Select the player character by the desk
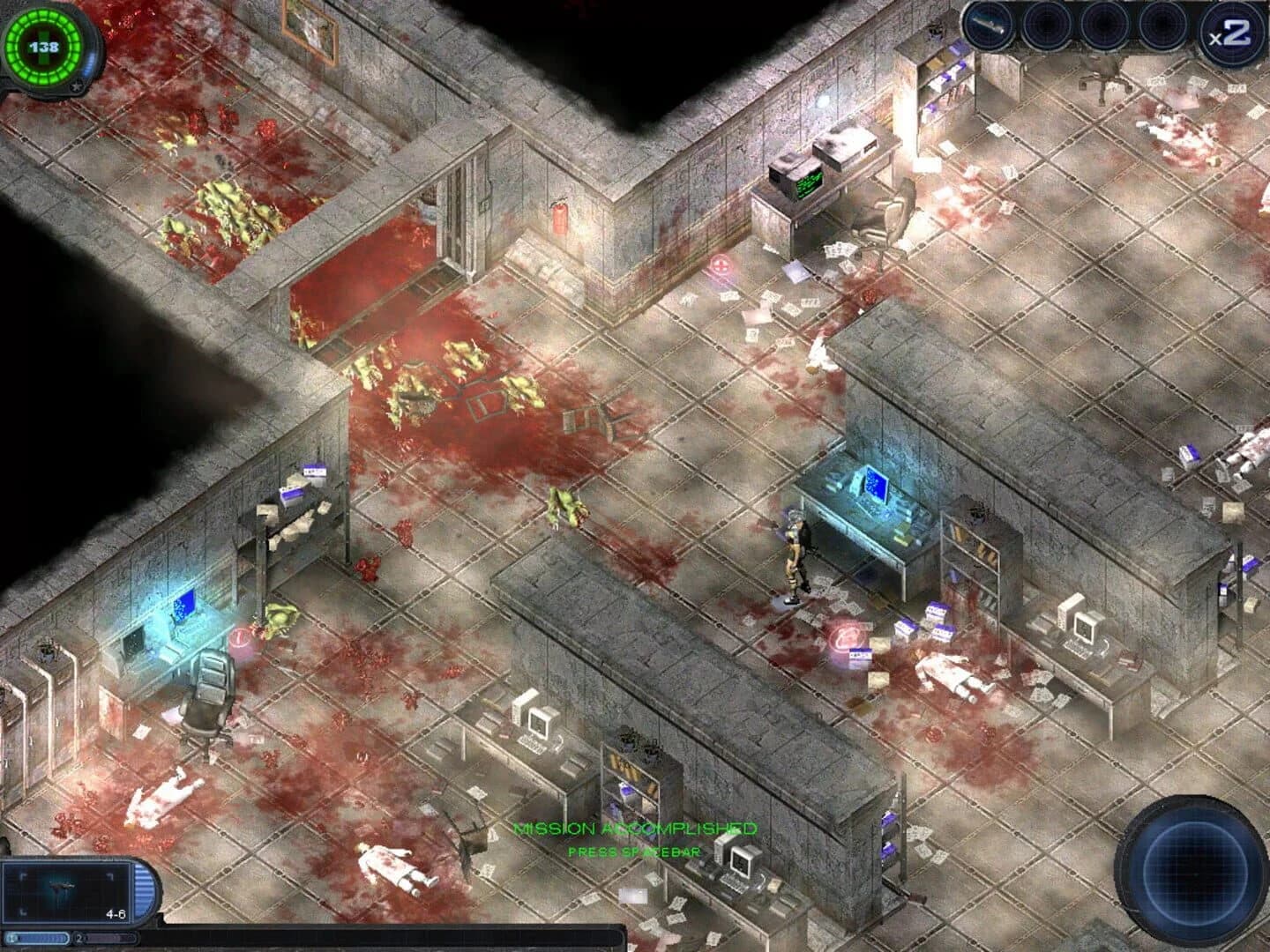 tap(794, 555)
